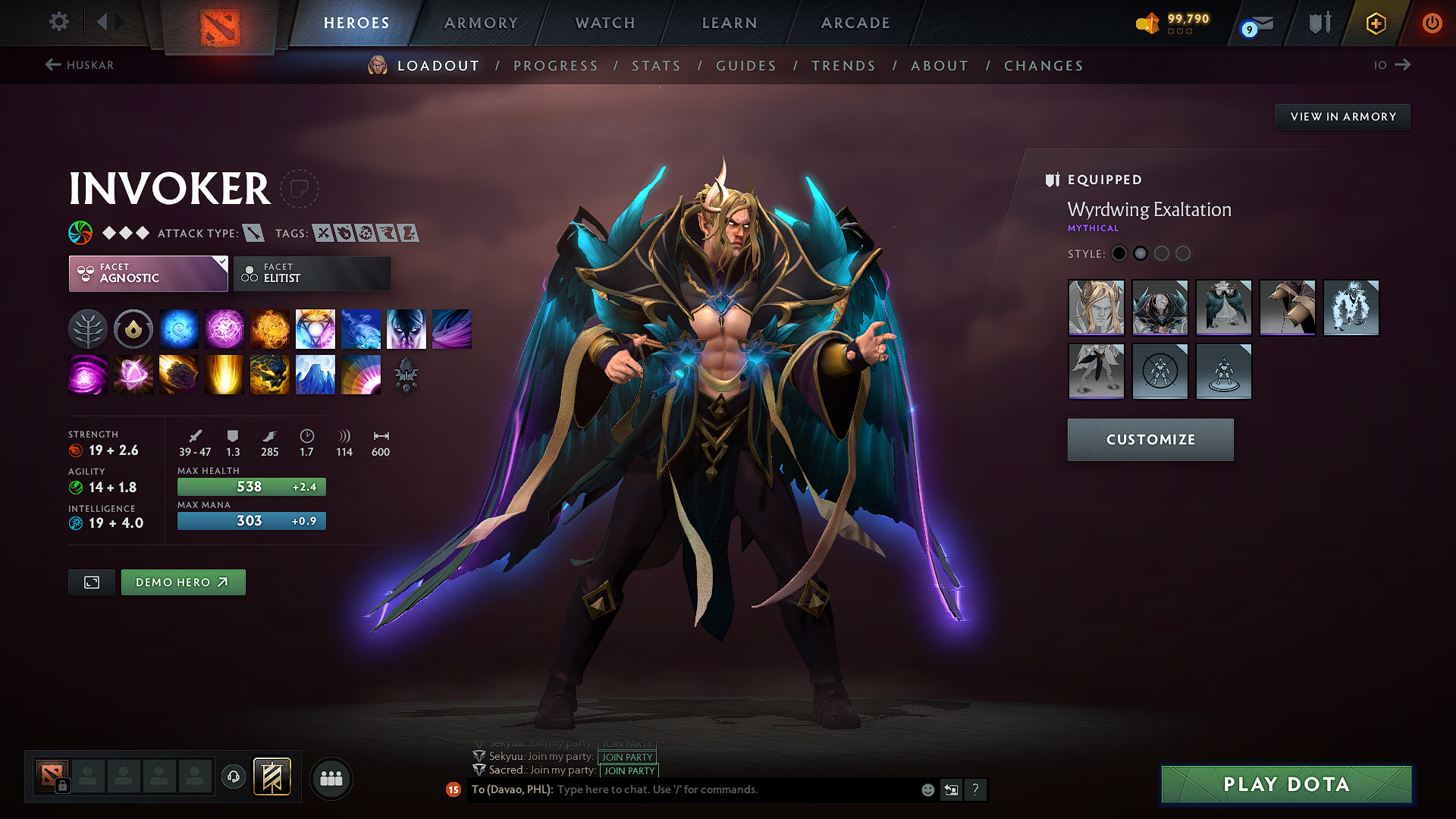Open the WATCH menu
Image resolution: width=1456 pixels, height=819 pixels.
(604, 23)
